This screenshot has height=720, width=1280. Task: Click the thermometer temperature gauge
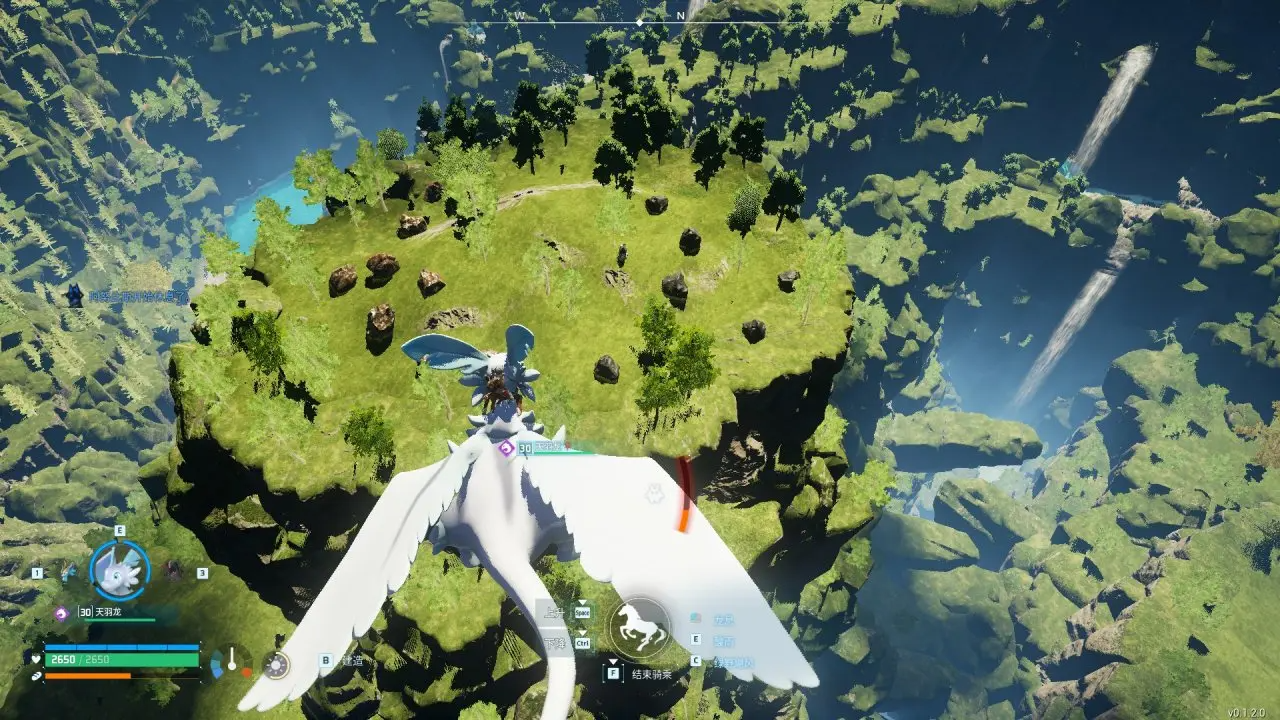coord(232,661)
